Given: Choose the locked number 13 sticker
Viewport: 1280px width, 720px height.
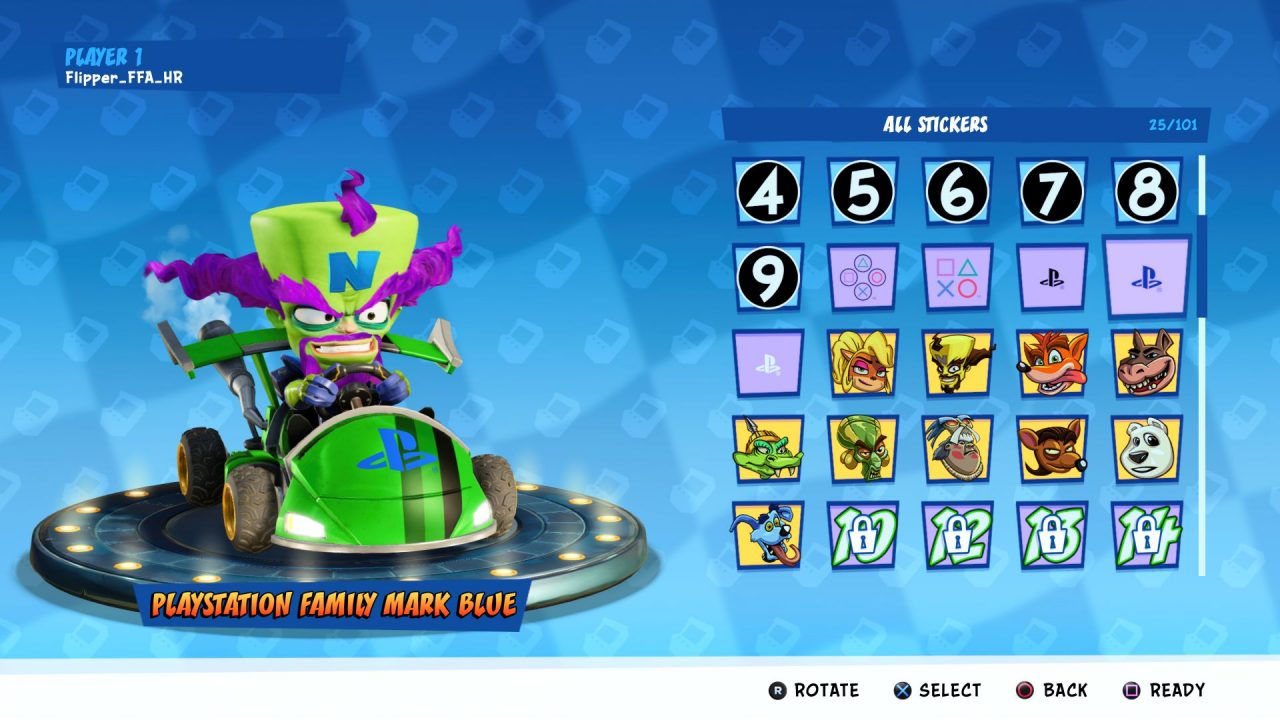Looking at the screenshot, I should [1052, 535].
